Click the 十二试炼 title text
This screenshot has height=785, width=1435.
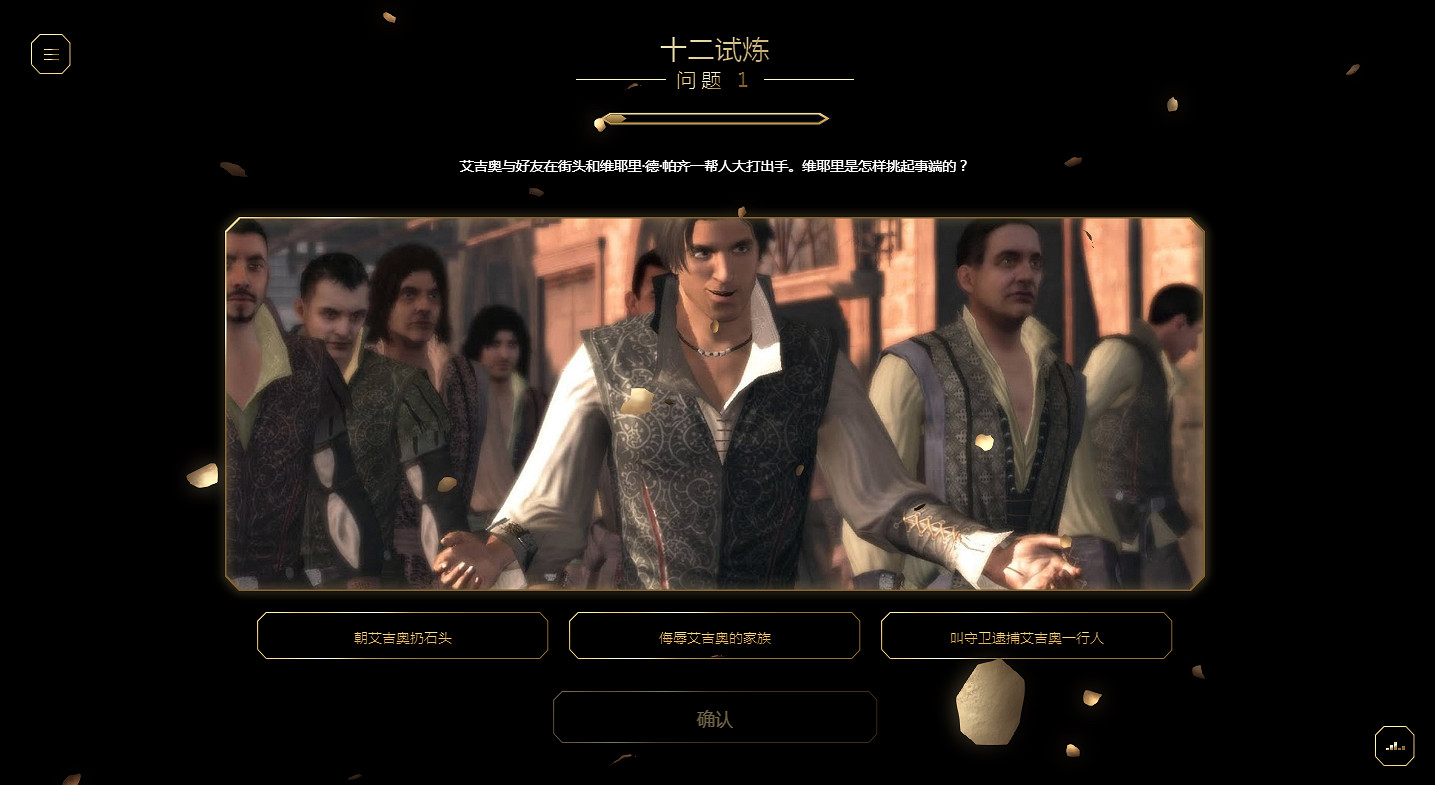(x=716, y=50)
